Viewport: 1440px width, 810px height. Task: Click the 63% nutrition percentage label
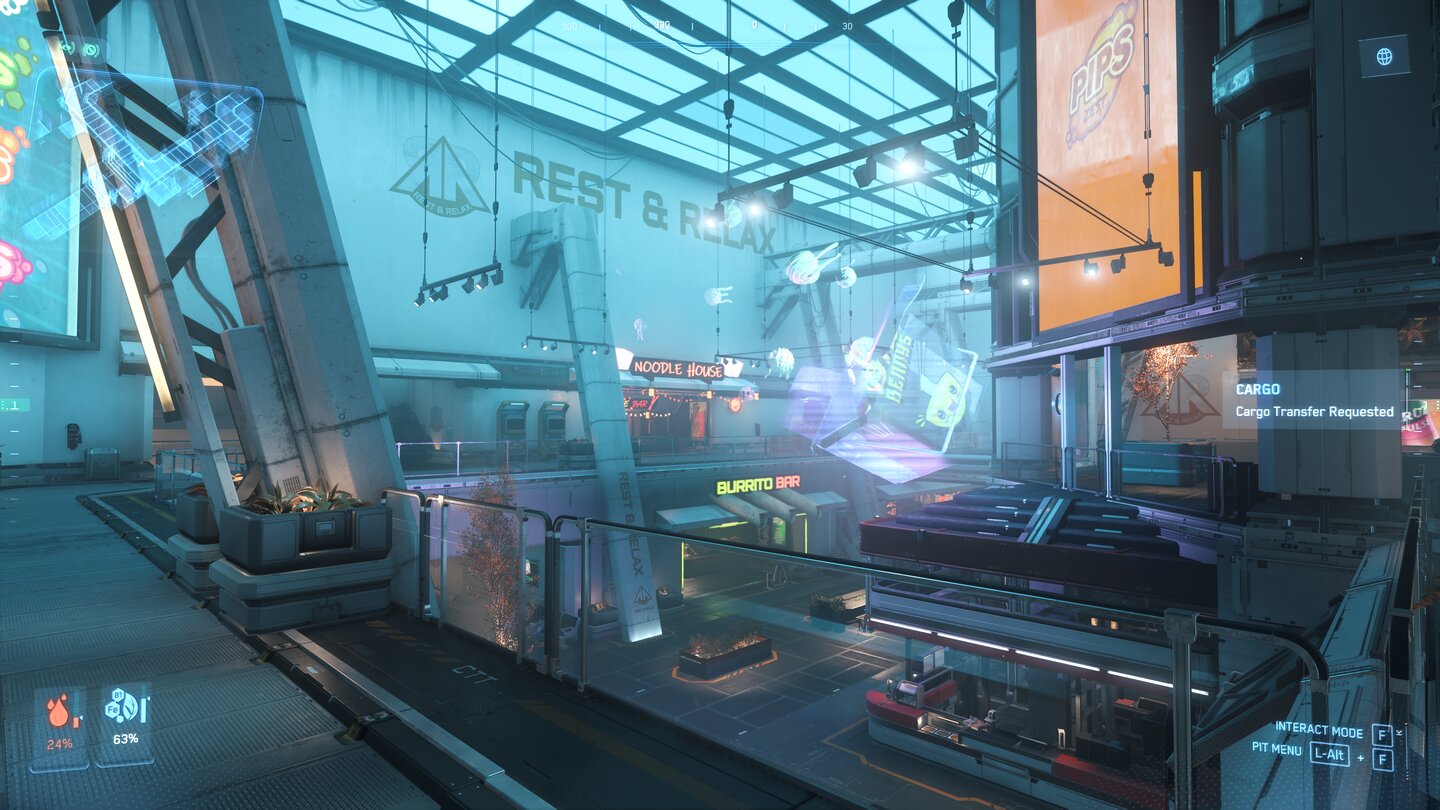(126, 739)
